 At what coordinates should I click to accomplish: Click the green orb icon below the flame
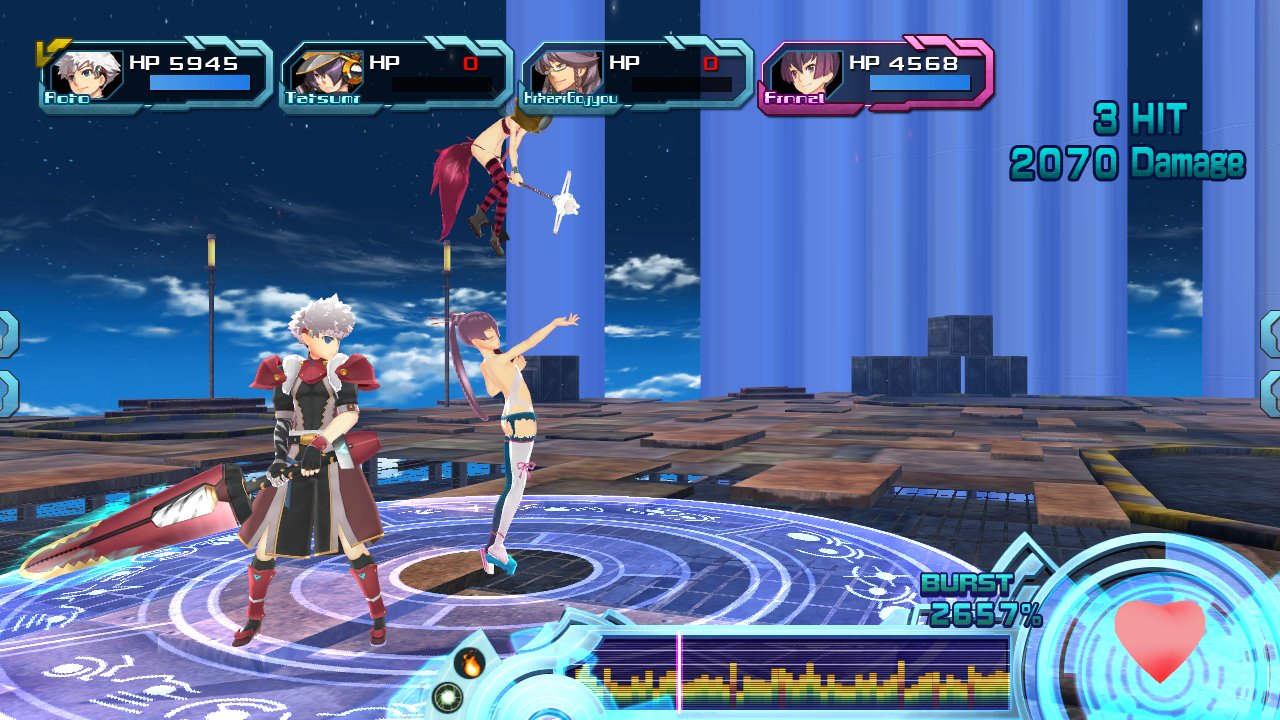pyautogui.click(x=447, y=696)
